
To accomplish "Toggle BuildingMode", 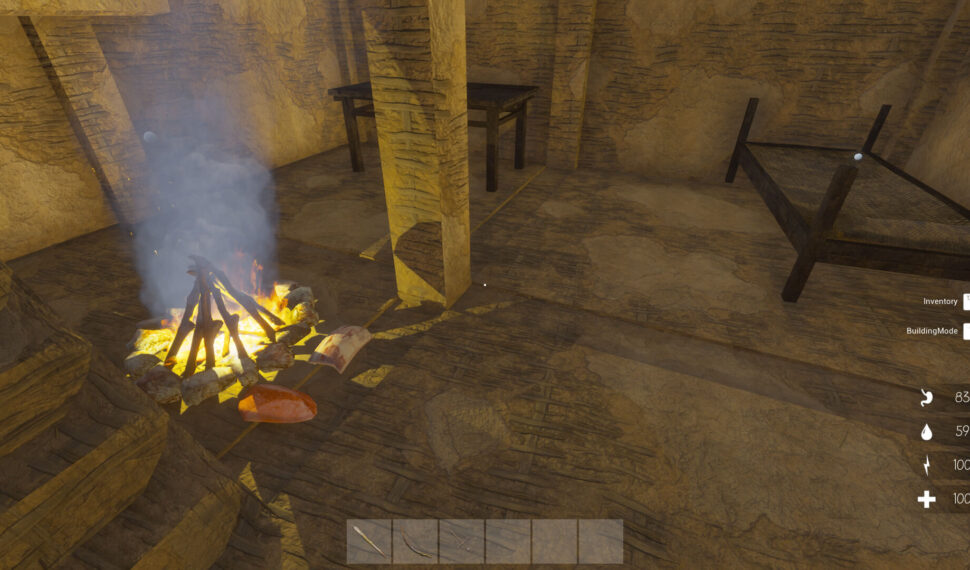I will coord(965,331).
